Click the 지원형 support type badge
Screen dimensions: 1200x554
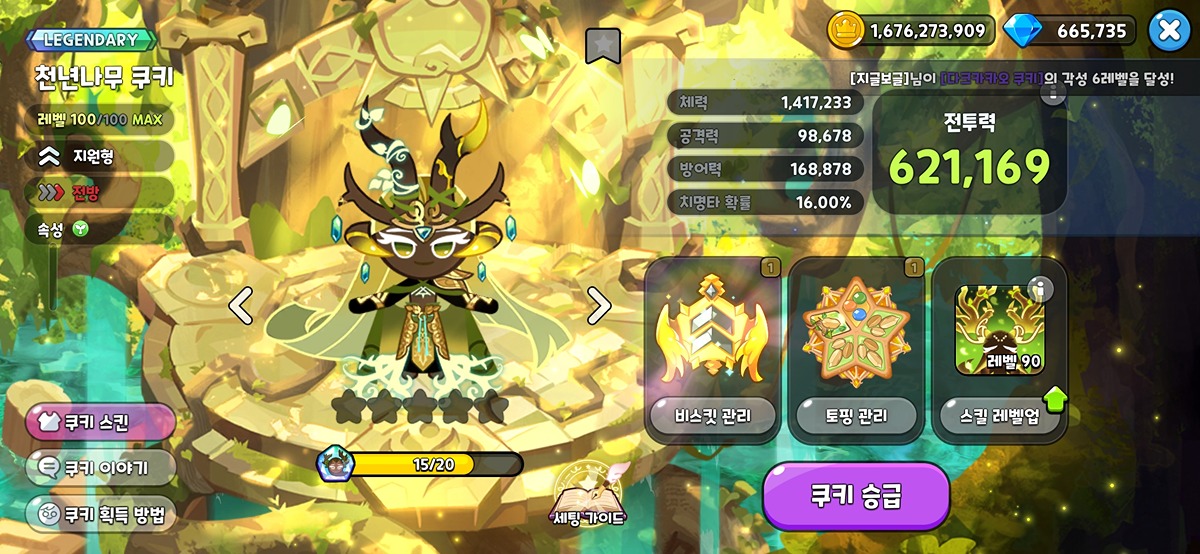click(x=98, y=155)
